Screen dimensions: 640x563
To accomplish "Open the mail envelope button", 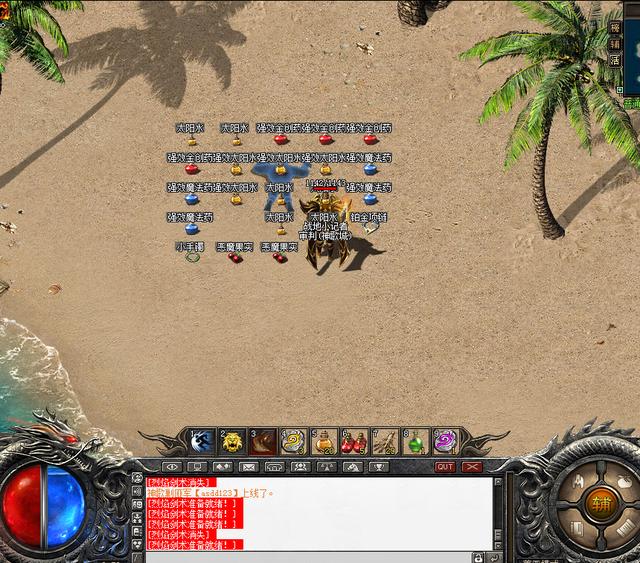I will coord(248,467).
